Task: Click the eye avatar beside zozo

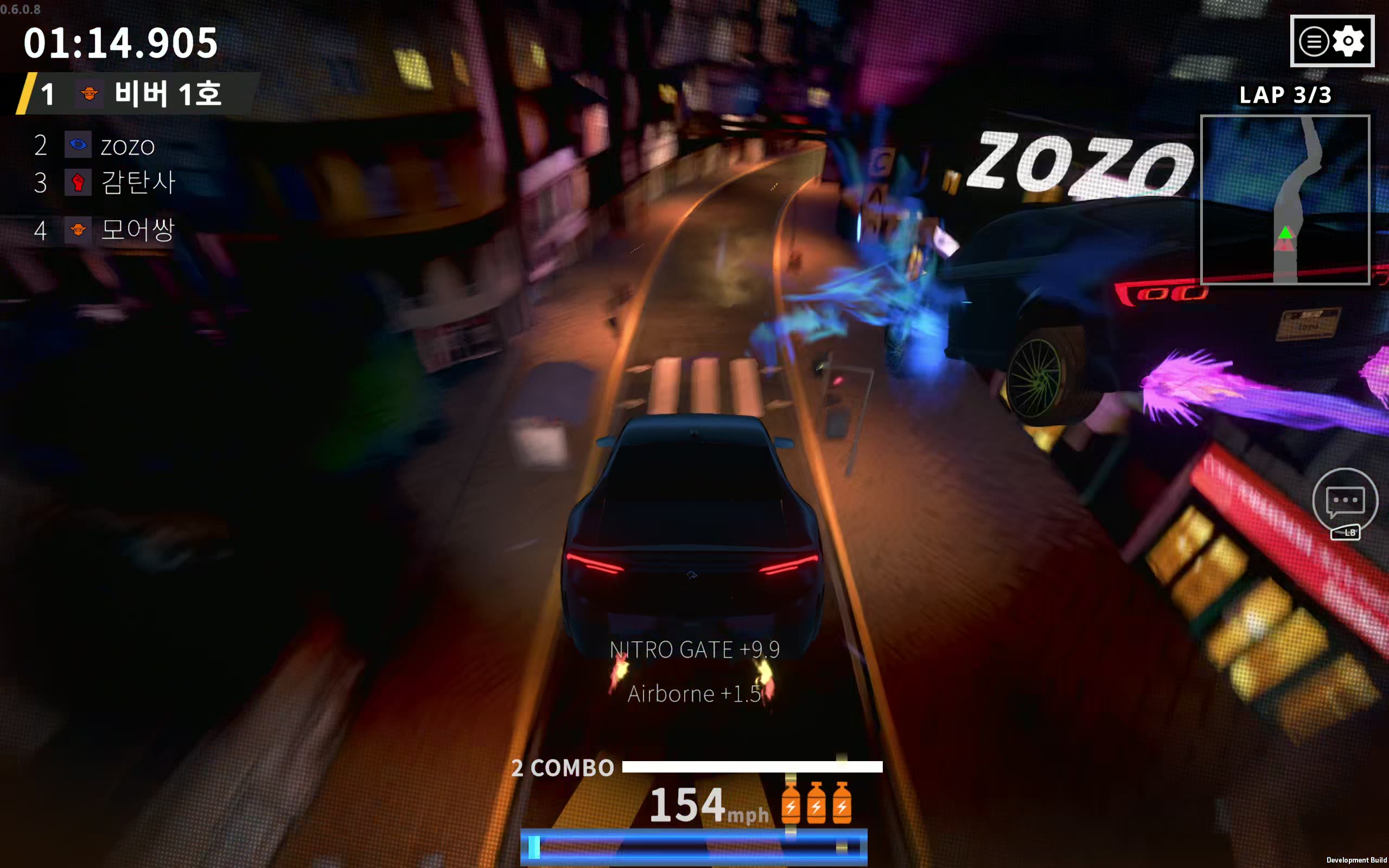Action: [x=79, y=145]
